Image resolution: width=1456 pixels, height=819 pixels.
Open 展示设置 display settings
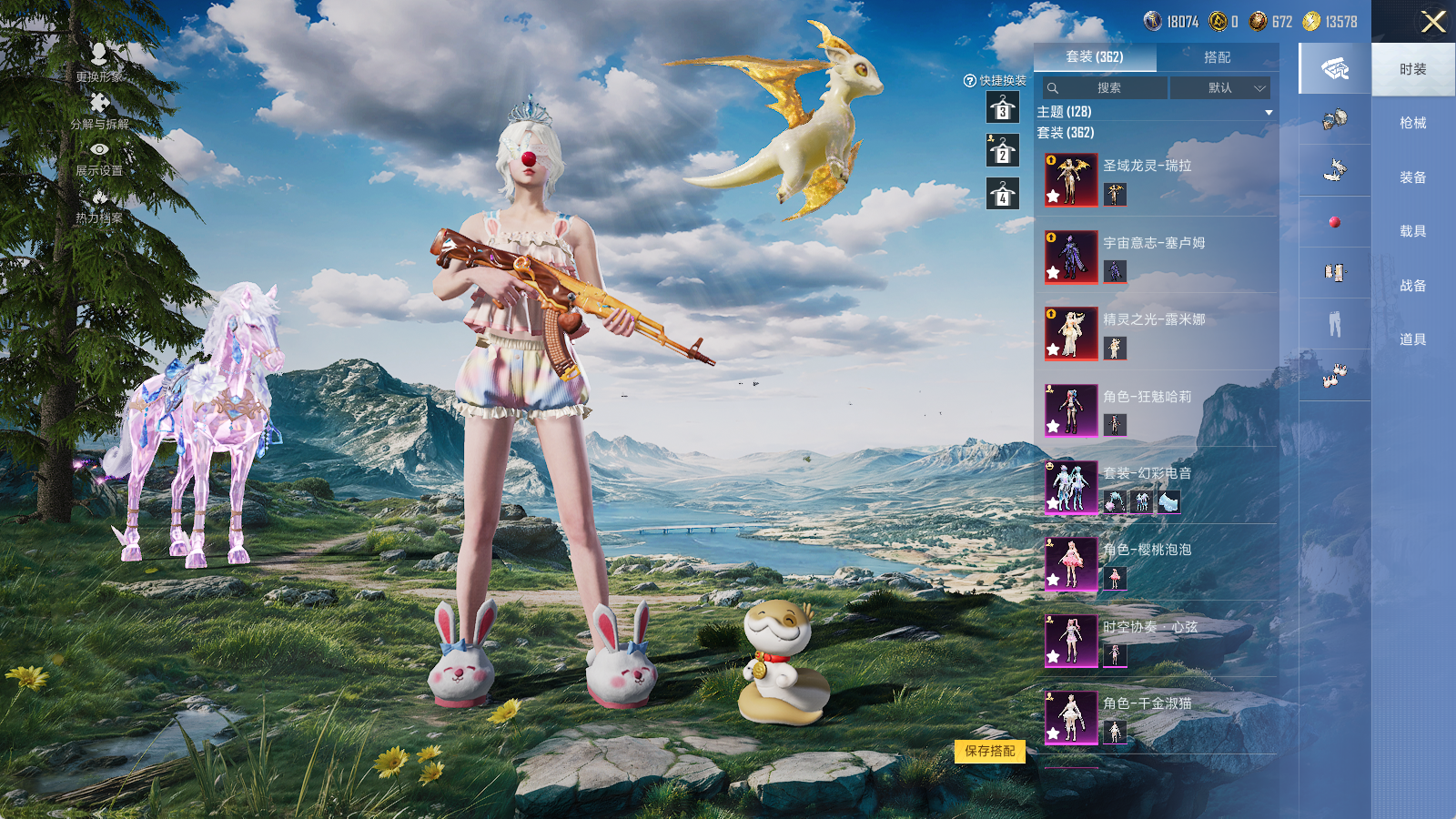tap(99, 158)
